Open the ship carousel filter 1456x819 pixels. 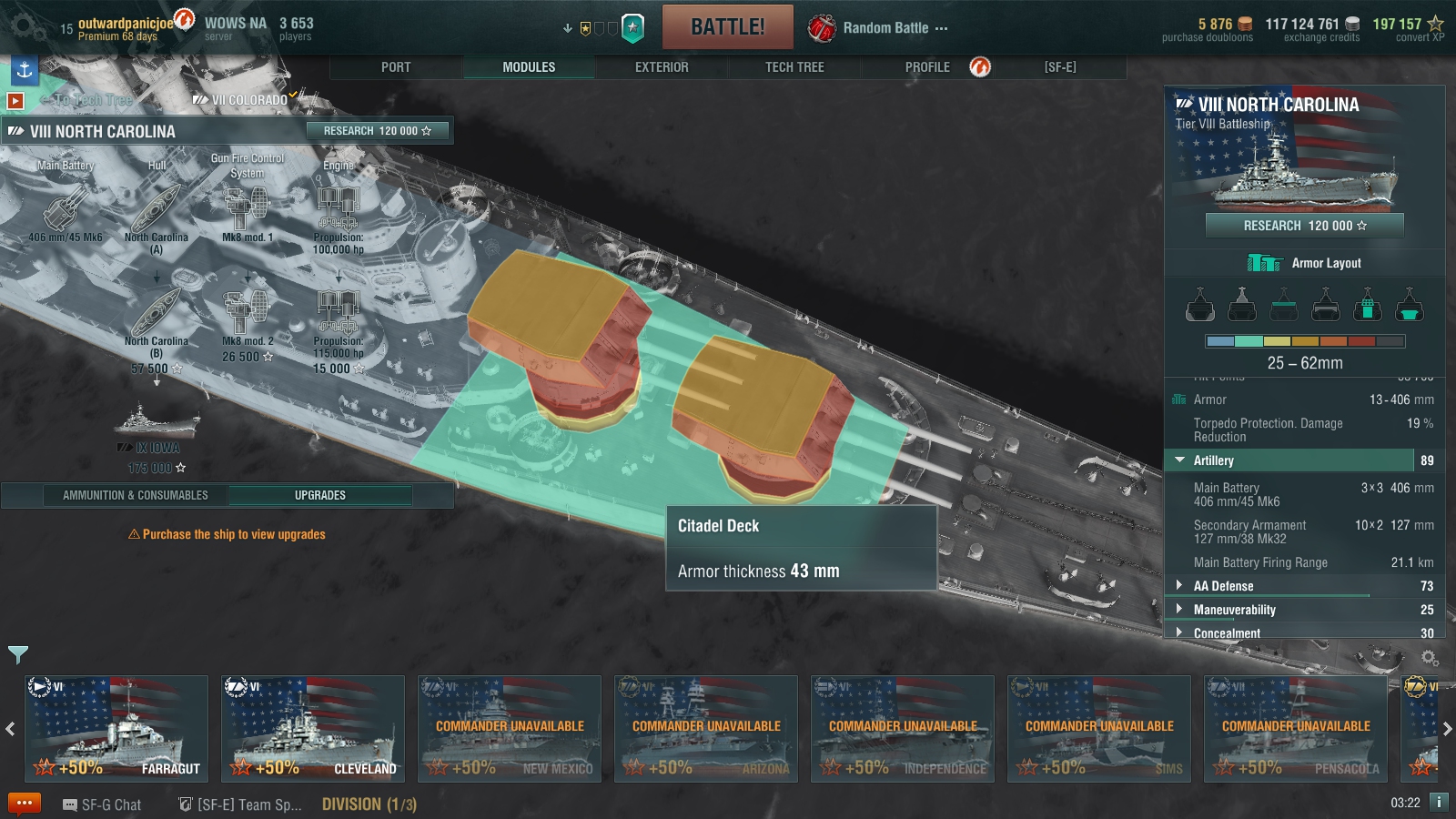tap(18, 653)
